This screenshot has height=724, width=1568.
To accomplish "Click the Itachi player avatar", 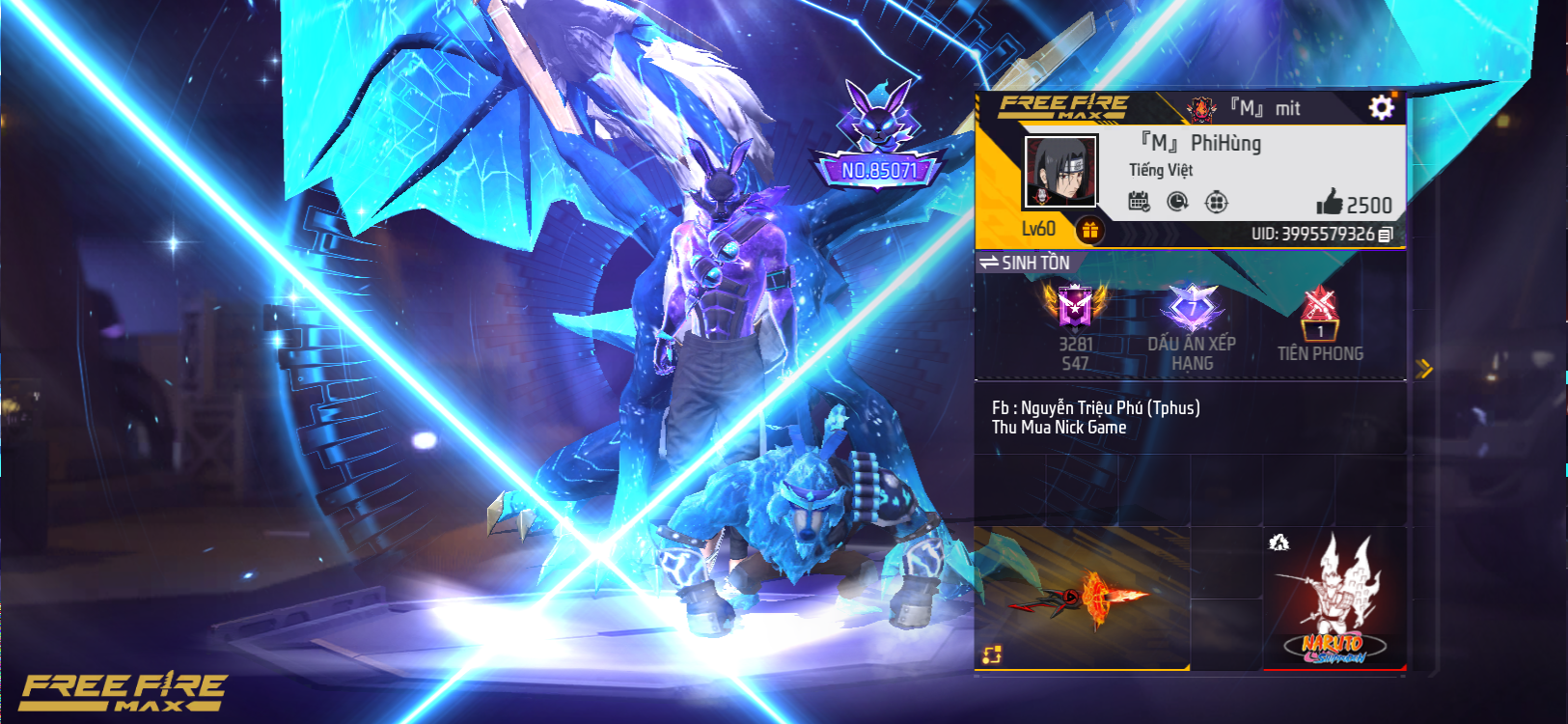I will [x=1060, y=172].
